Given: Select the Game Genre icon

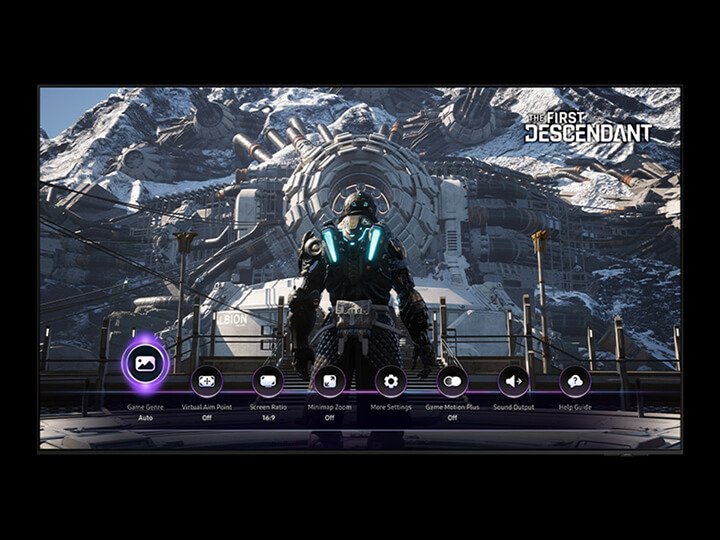Looking at the screenshot, I should coord(144,363).
